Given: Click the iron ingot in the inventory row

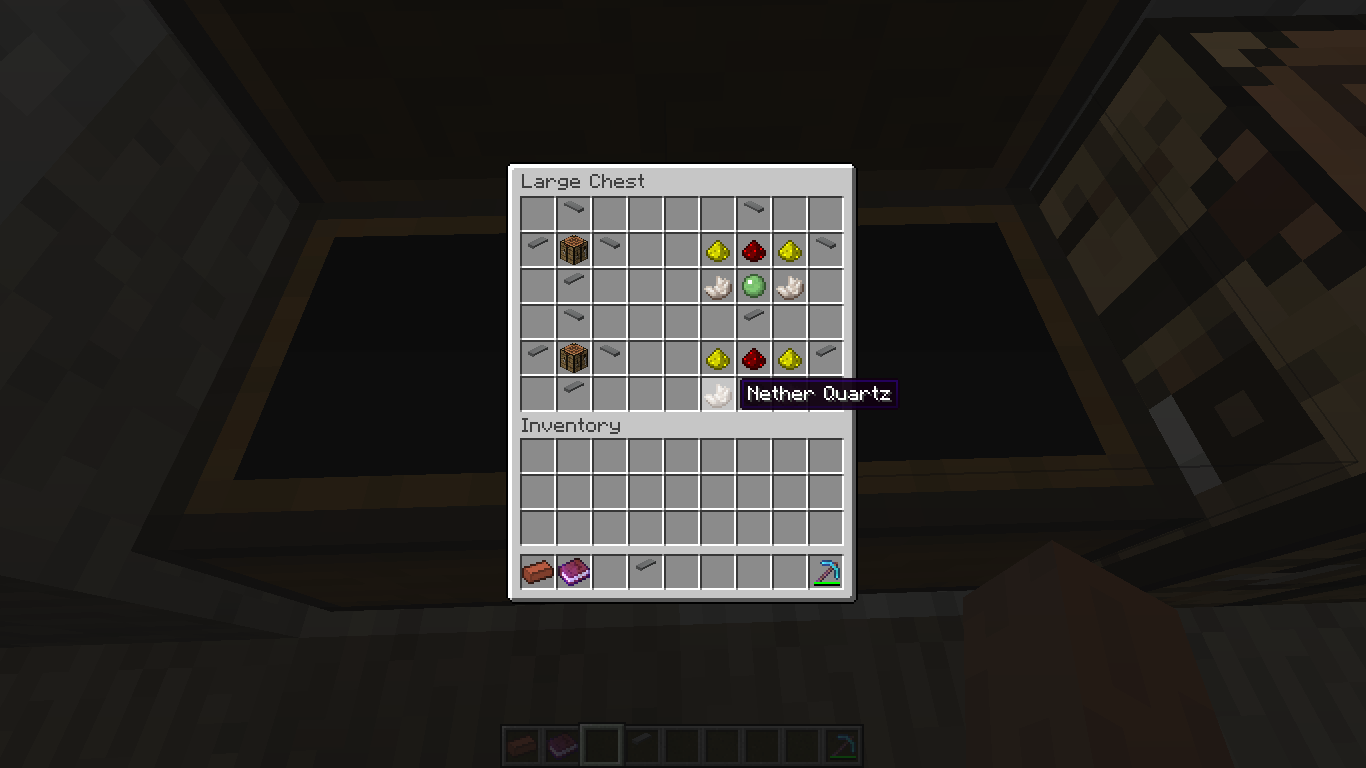Looking at the screenshot, I should coord(645,570).
